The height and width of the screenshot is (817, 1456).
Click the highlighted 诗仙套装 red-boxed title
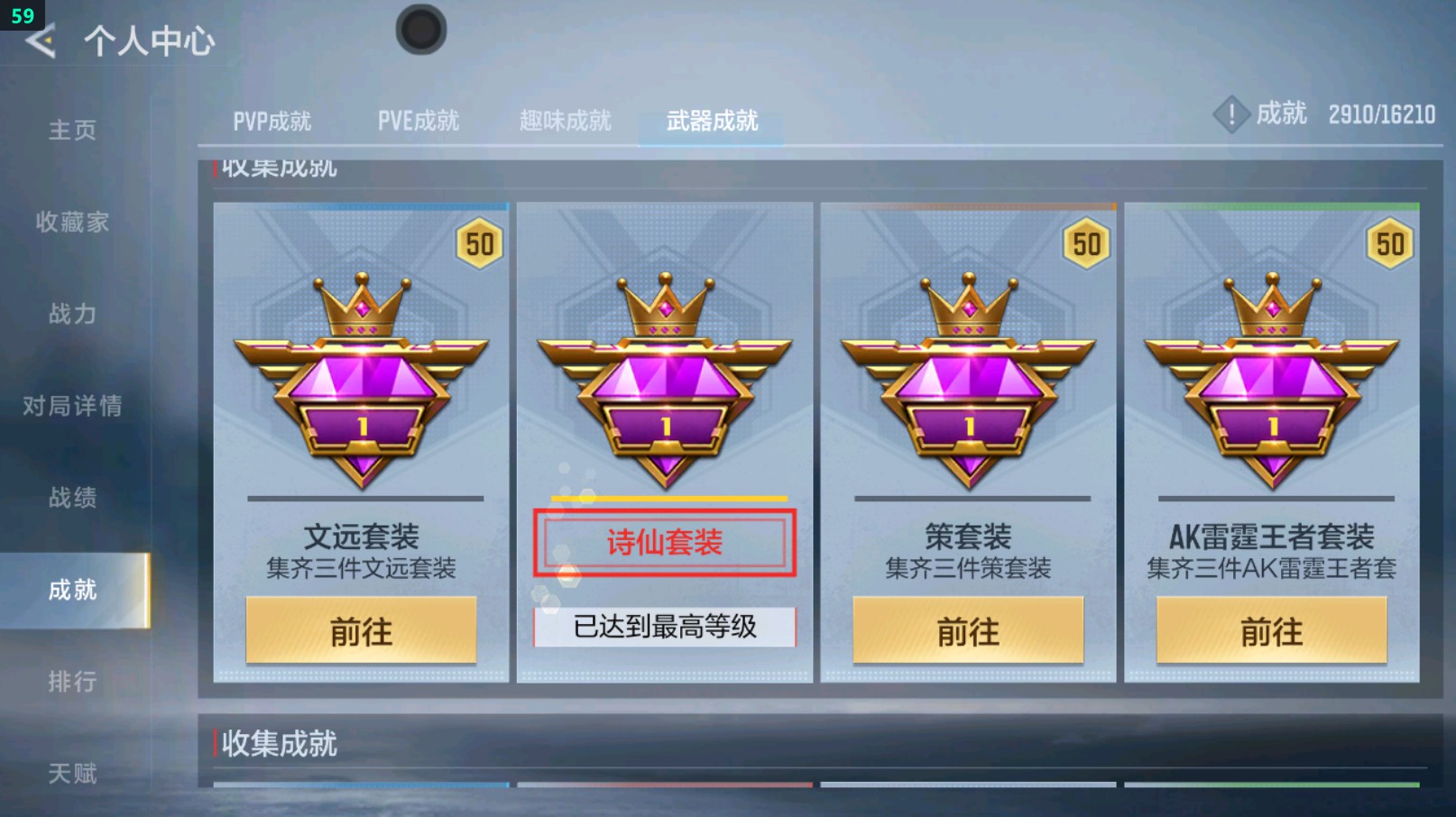[664, 541]
